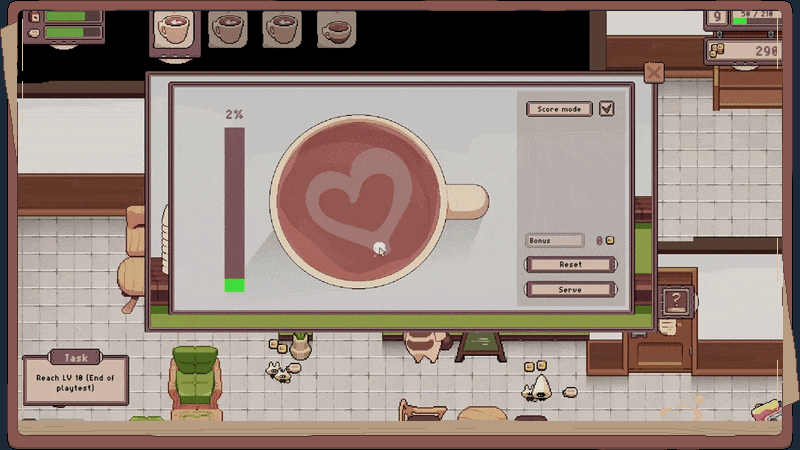800x450 pixels.
Task: Serve the finished coffee
Action: coord(570,289)
